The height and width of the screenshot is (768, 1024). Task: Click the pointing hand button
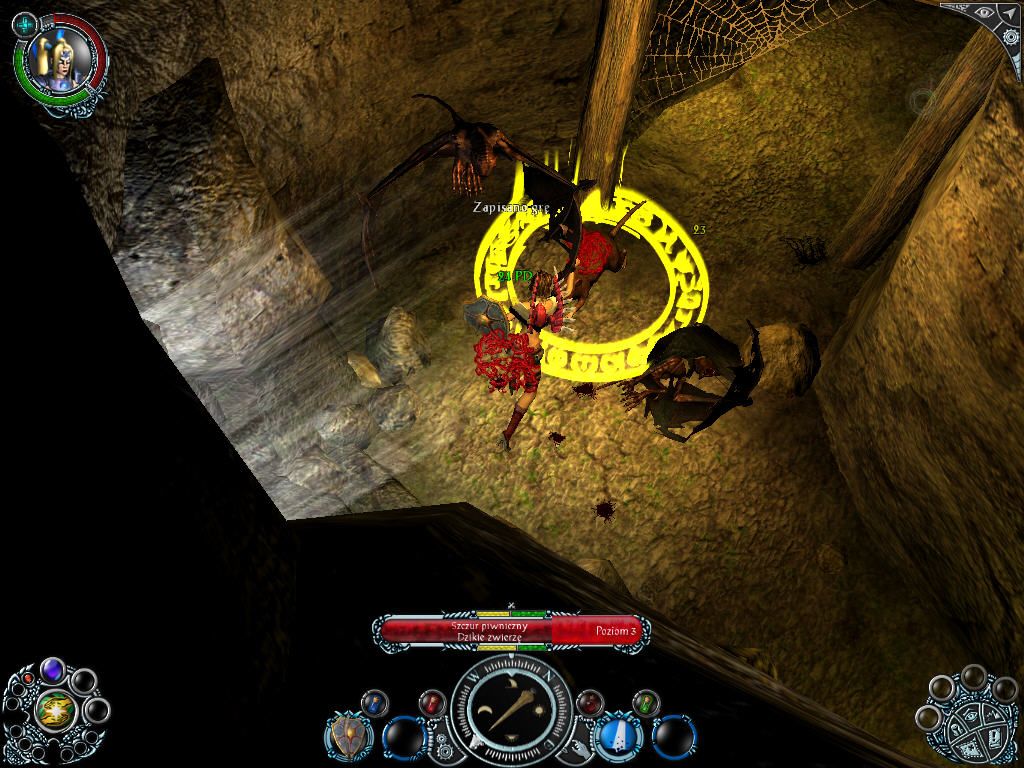point(581,747)
